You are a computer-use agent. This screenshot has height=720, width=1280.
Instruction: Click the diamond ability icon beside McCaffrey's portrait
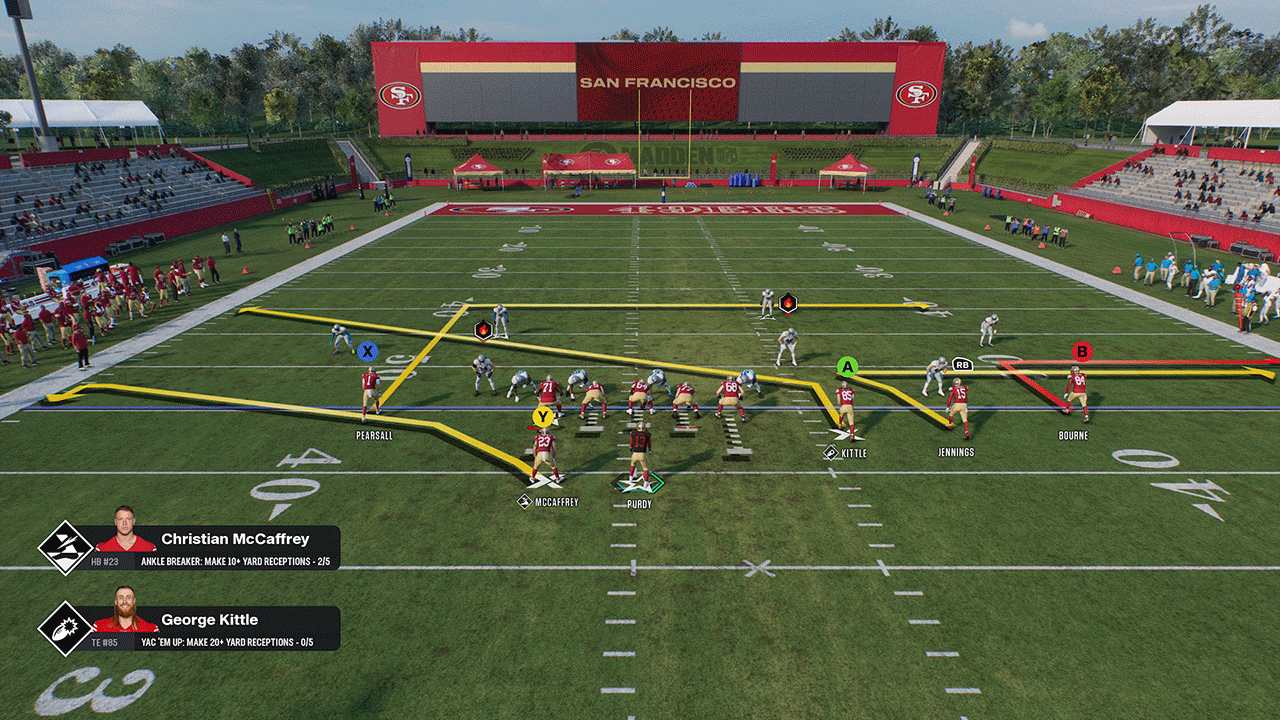65,548
